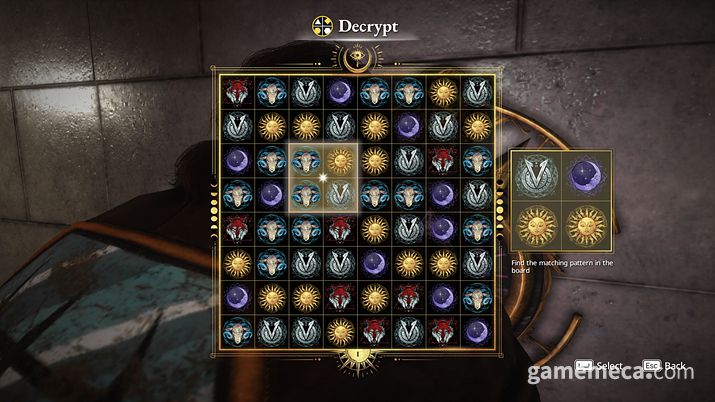This screenshot has width=715, height=402.
Task: Select the sun tile inside the highlighted cursor
Action: (341, 160)
